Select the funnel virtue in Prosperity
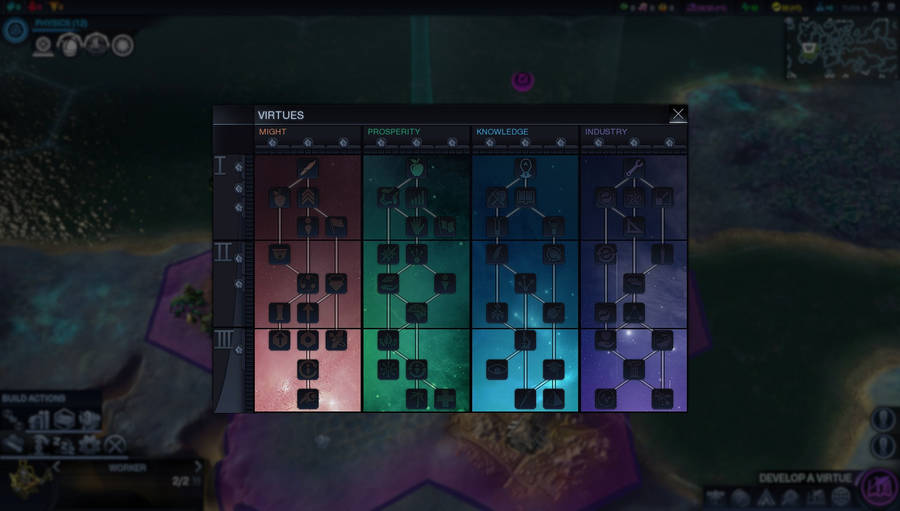 [x=445, y=283]
